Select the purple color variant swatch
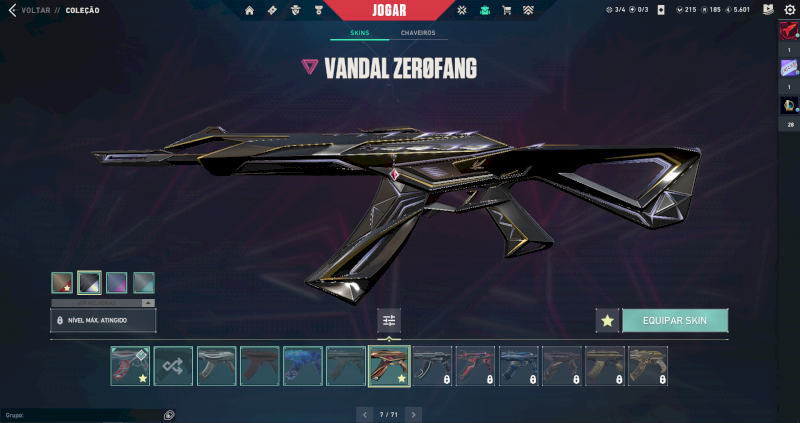This screenshot has width=800, height=423. pyautogui.click(x=117, y=283)
